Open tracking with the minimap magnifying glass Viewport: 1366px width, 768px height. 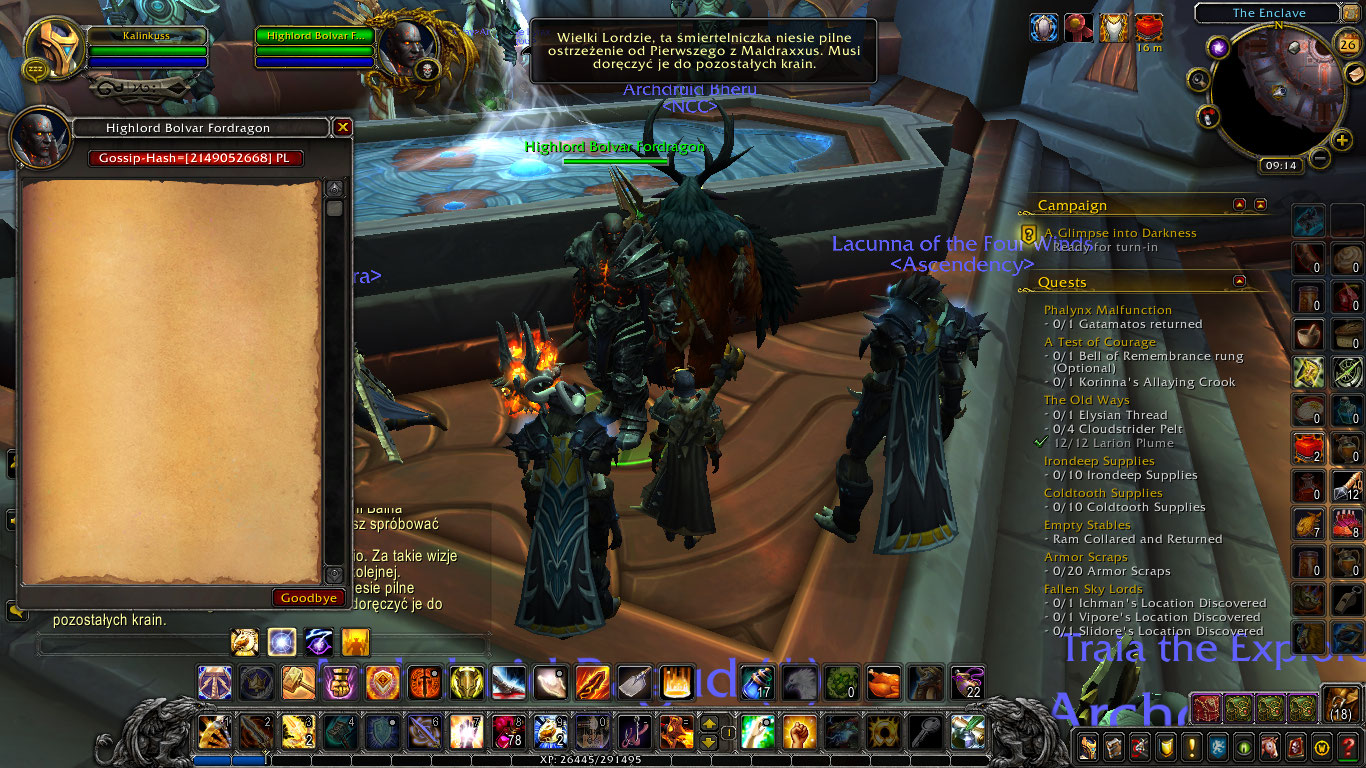click(x=1199, y=80)
